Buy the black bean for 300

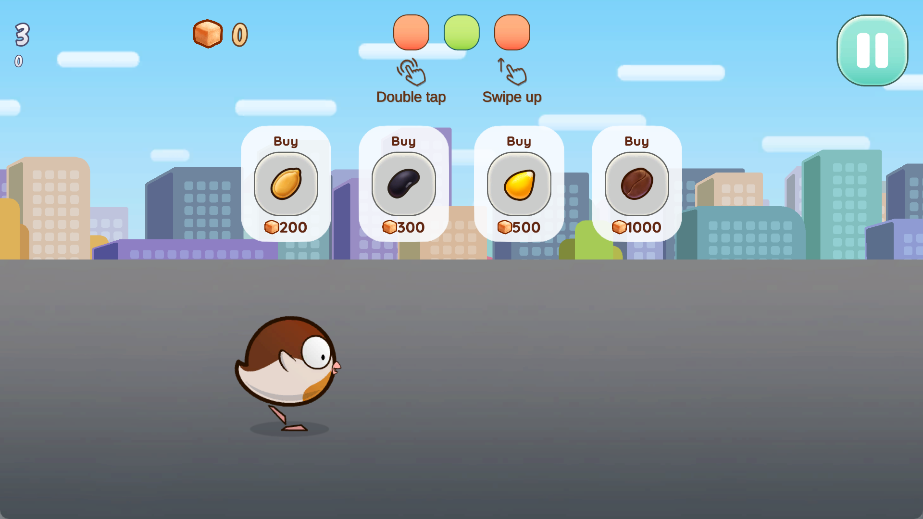404,184
